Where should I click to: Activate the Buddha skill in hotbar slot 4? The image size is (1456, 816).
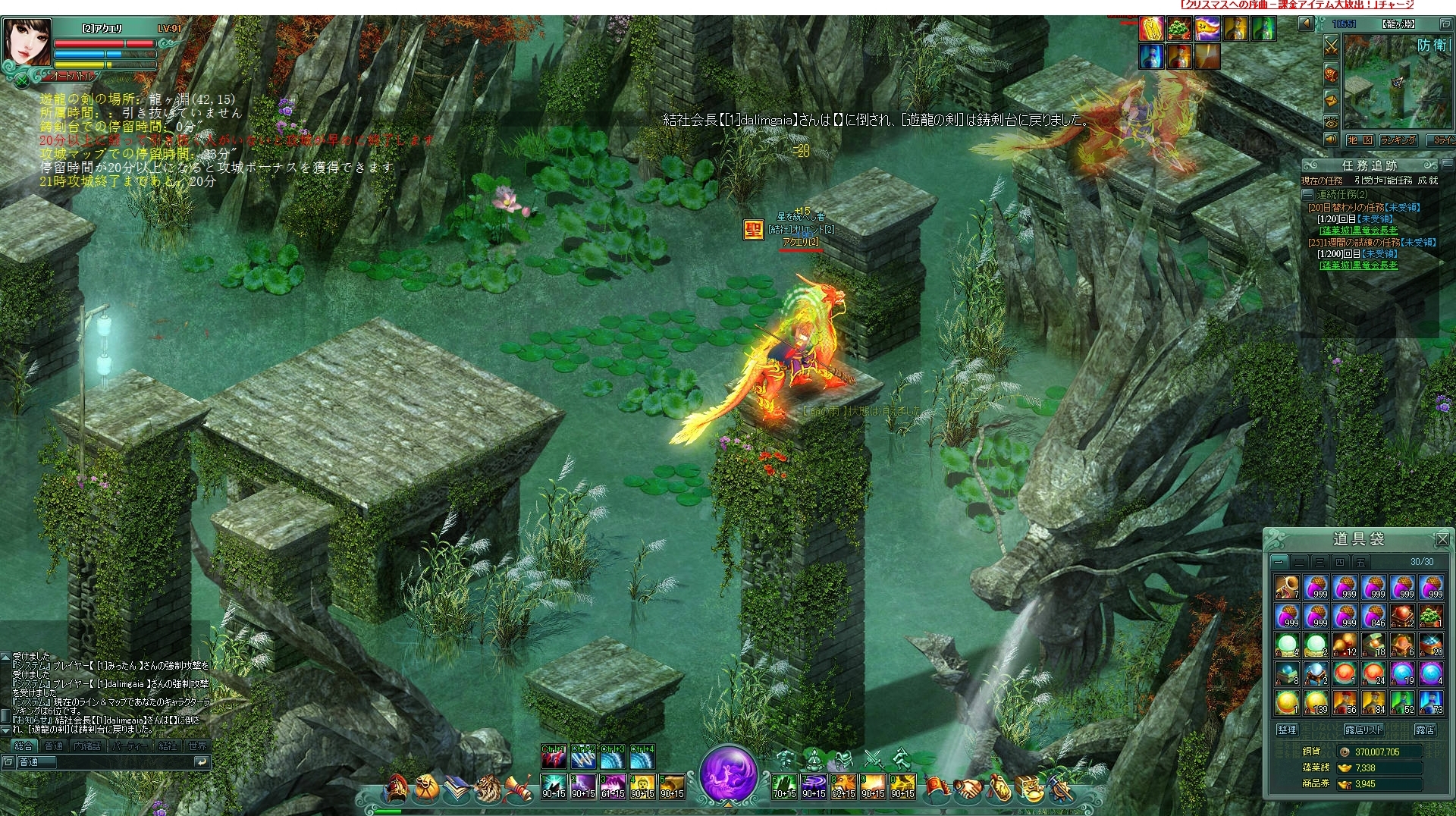click(x=642, y=786)
